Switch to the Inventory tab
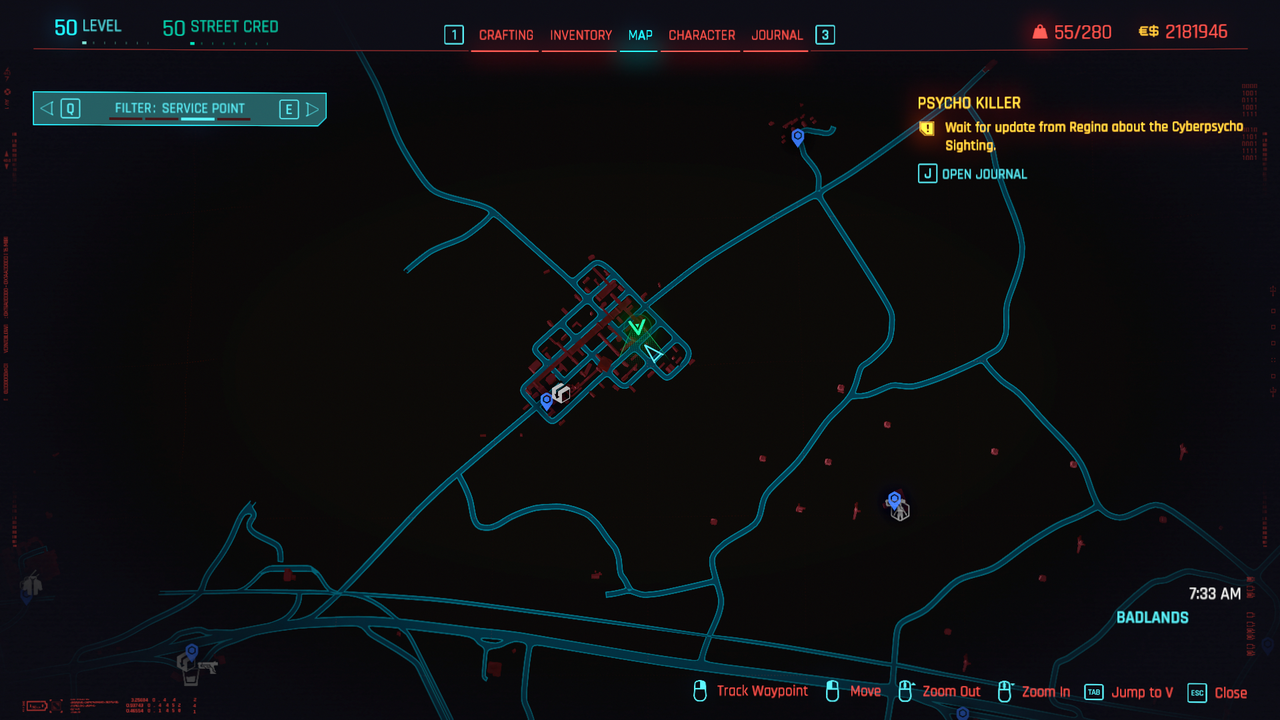The height and width of the screenshot is (720, 1280). tap(580, 35)
